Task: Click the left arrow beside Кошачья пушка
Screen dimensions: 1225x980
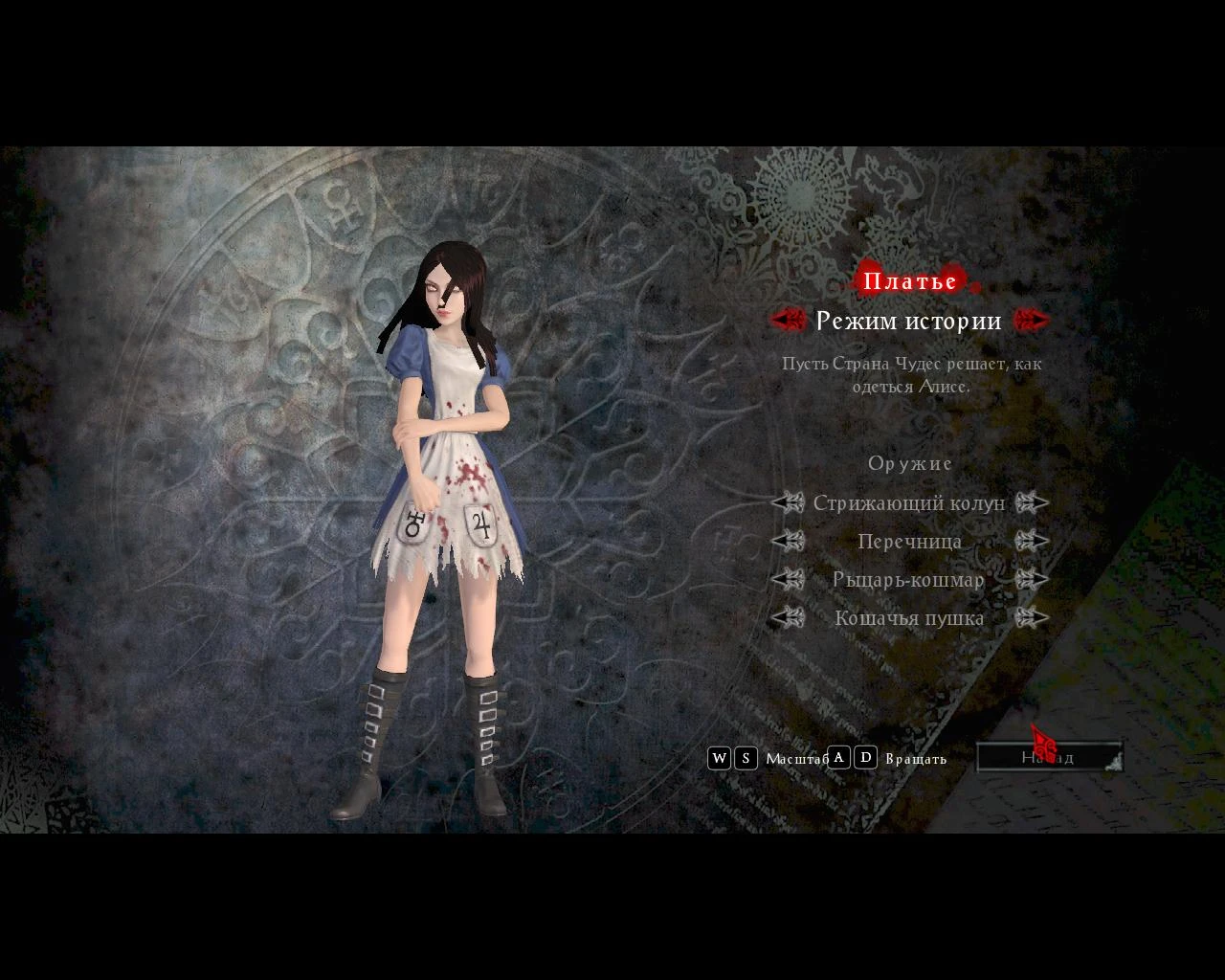Action: coord(787,617)
